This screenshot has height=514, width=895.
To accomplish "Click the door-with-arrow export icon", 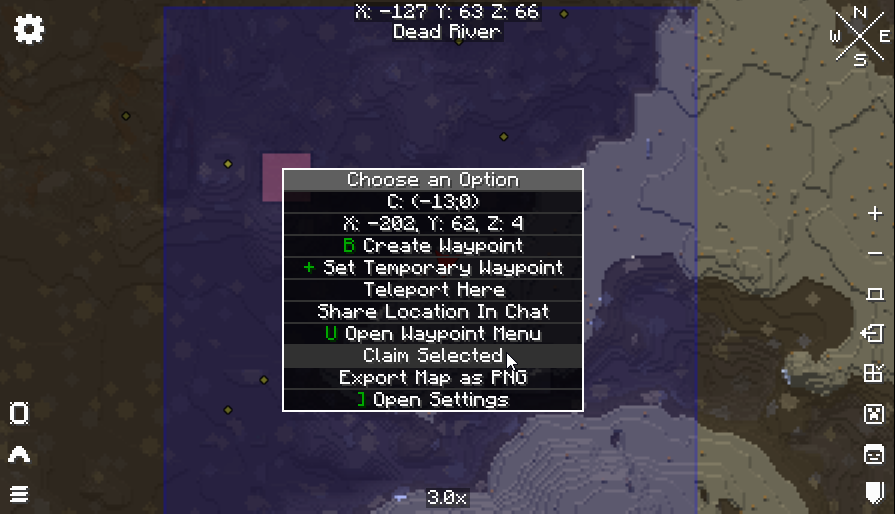I will [874, 334].
